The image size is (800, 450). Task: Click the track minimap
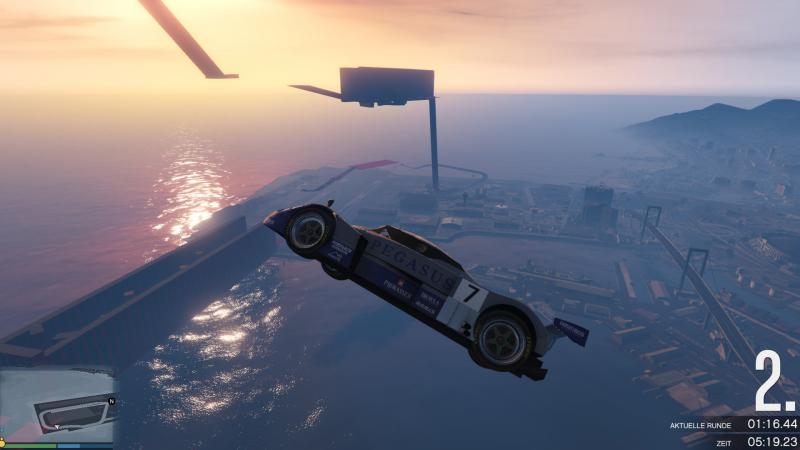click(58, 405)
